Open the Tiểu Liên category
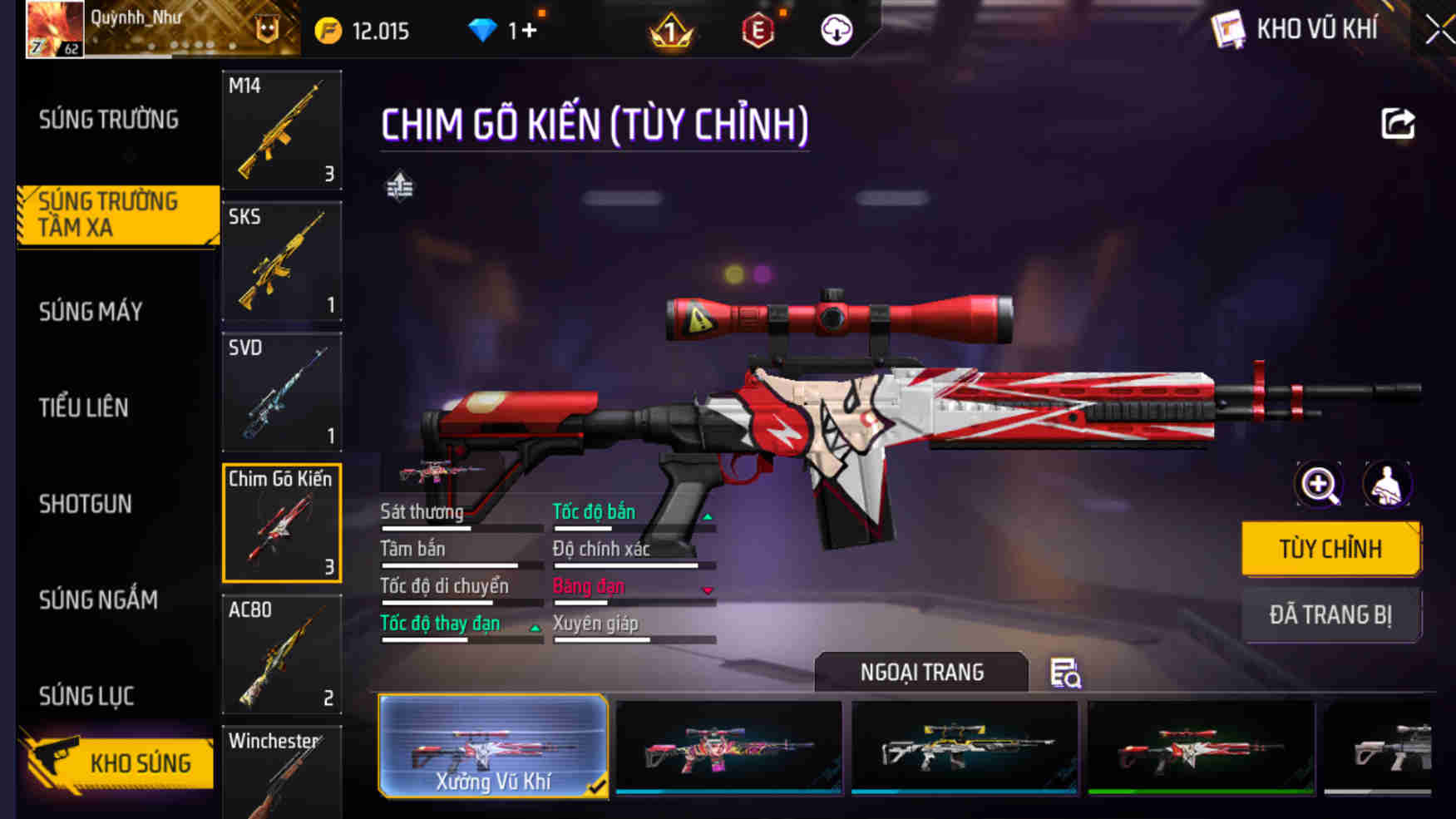 [x=84, y=407]
